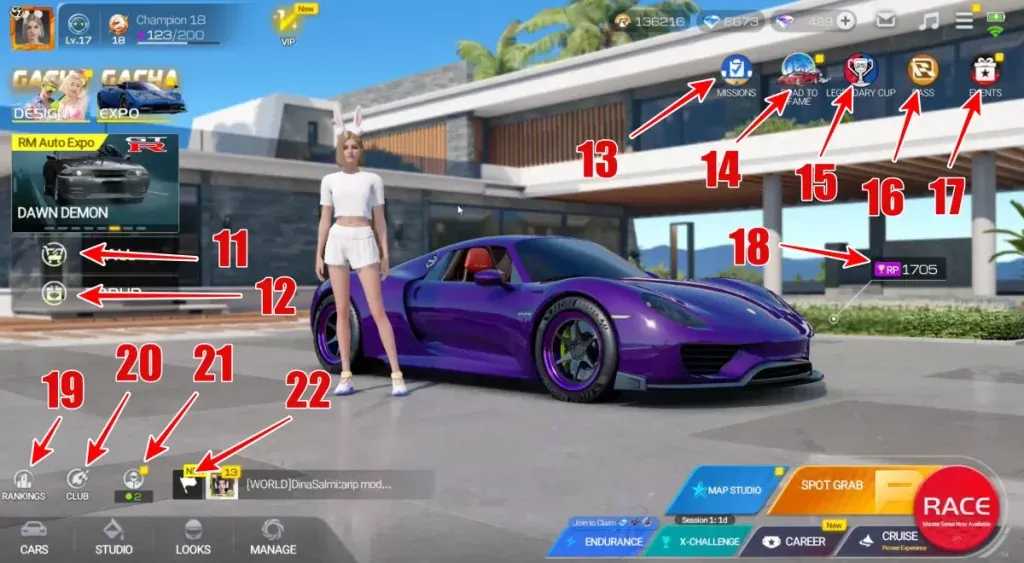This screenshot has width=1024, height=563.
Task: Start a race with the red RACE button
Action: [x=956, y=508]
